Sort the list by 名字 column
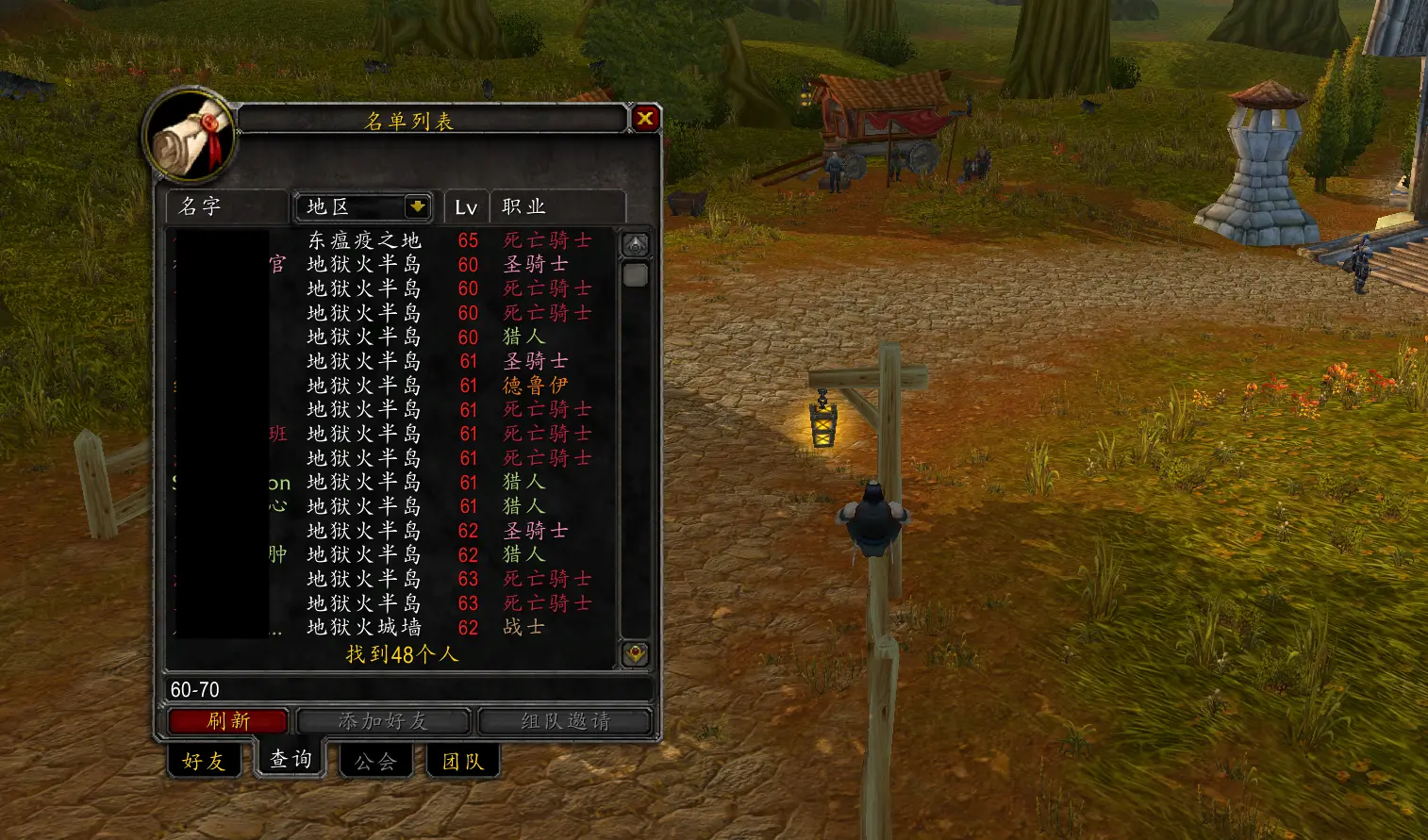The image size is (1428, 840). click(x=226, y=206)
